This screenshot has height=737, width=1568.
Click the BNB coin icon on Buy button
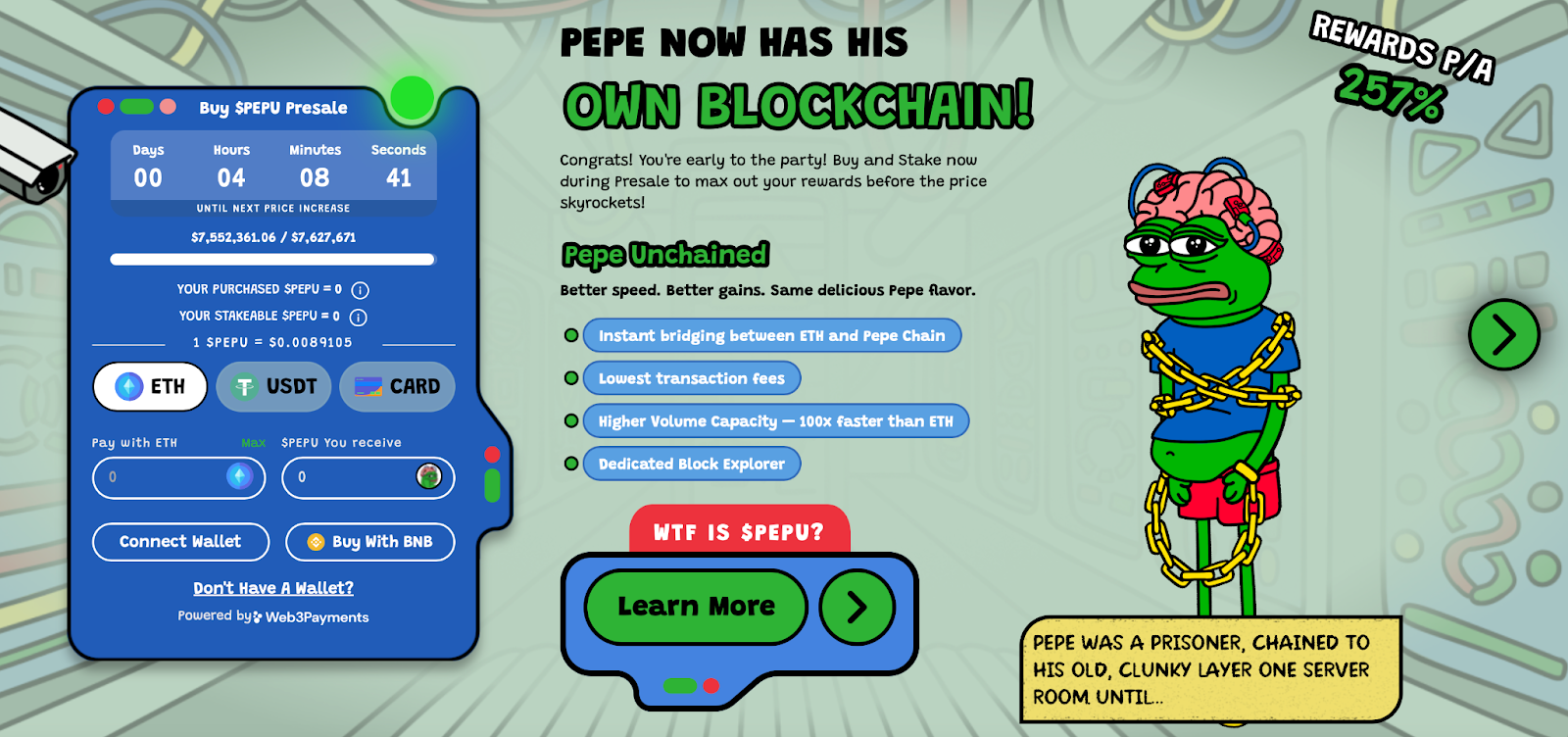click(x=315, y=541)
